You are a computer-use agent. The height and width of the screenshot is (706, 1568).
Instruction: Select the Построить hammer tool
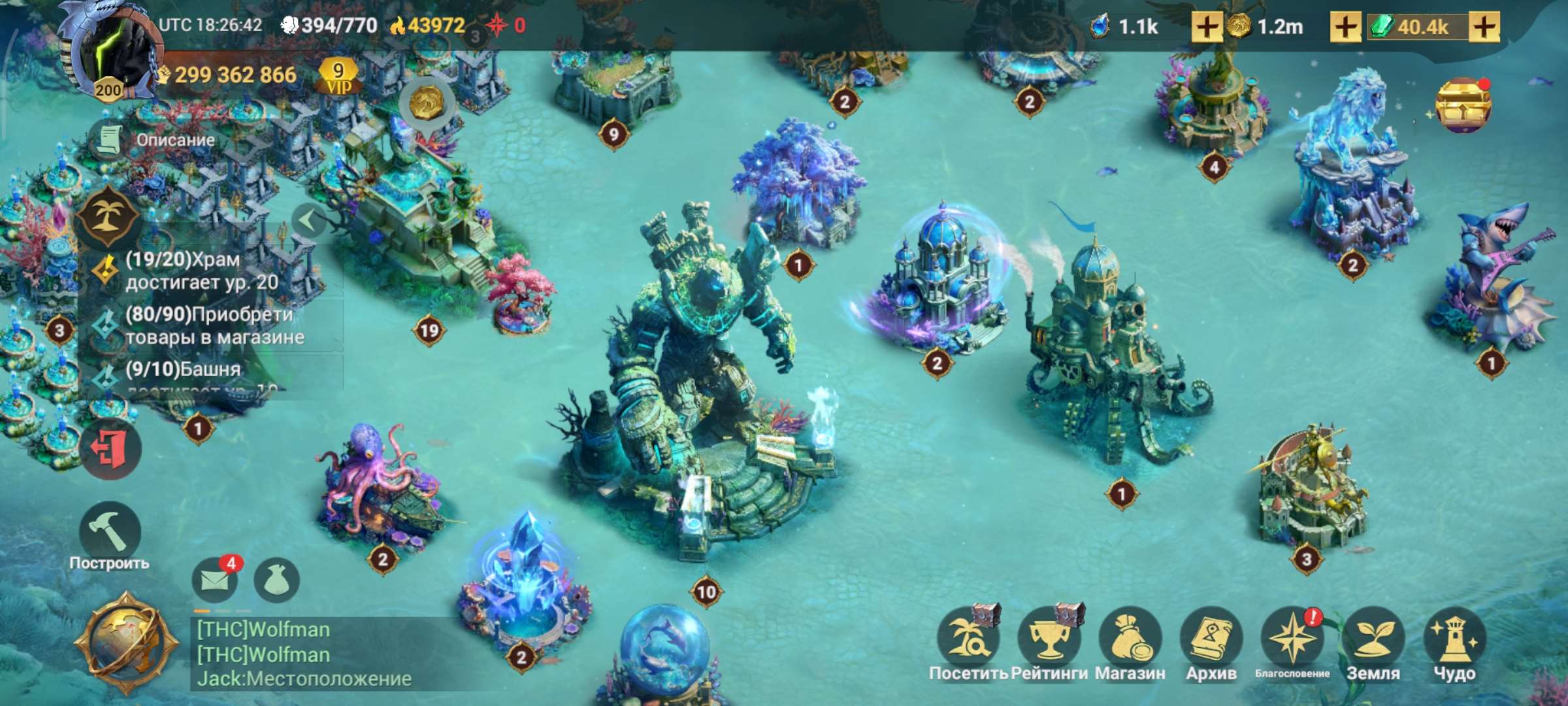click(x=111, y=531)
